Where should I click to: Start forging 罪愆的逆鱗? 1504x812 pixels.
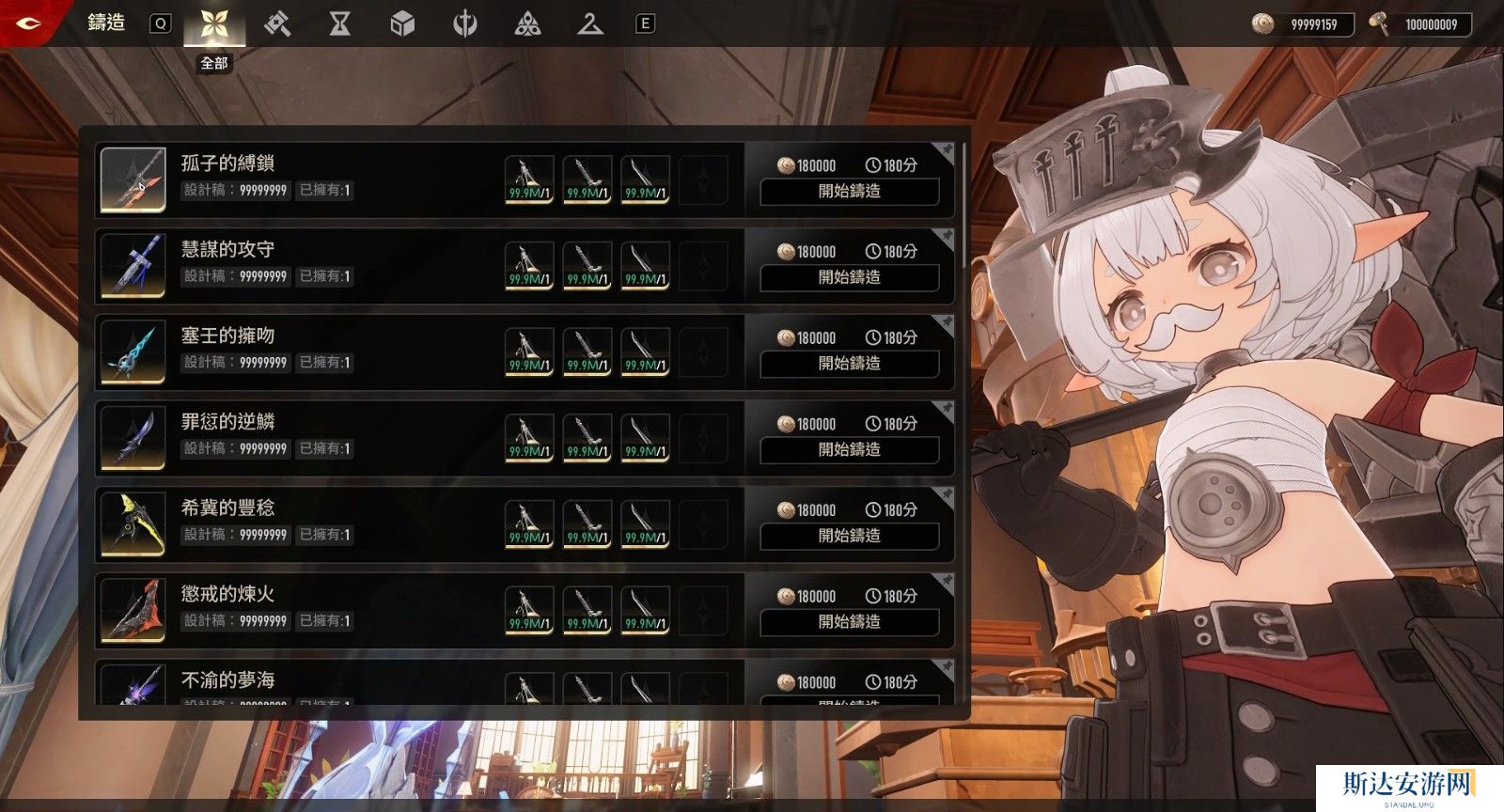point(849,450)
